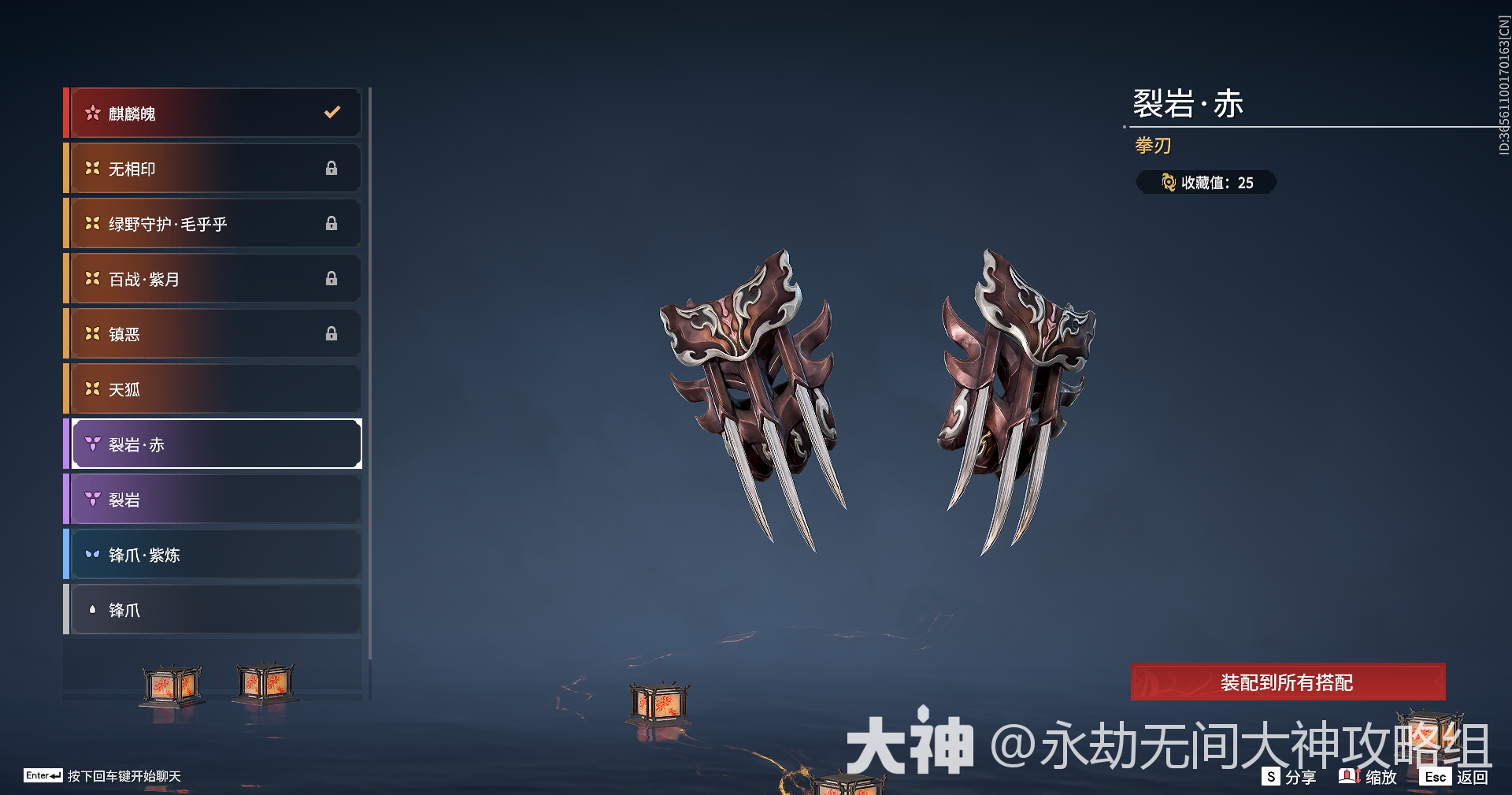
Task: Click the purple rarity icon beside 裂岩·赤
Action: (x=93, y=444)
